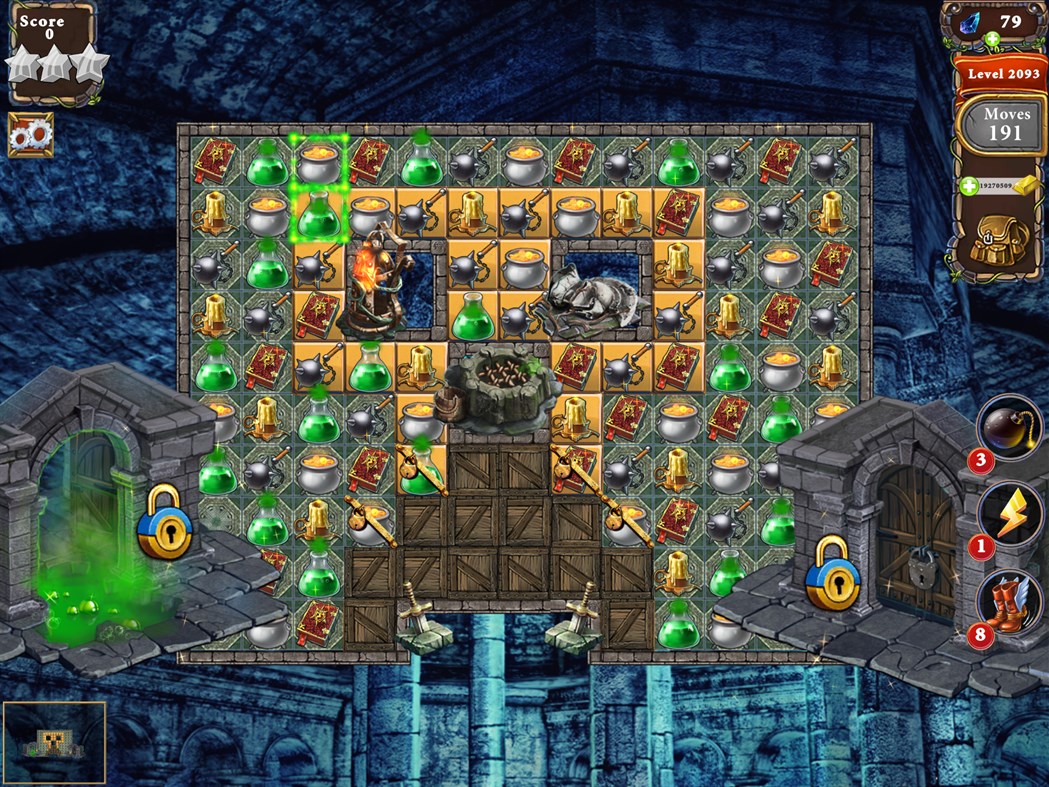Screen dimensions: 1049x787
Task: Use the lightning bolt booster
Action: coord(1008,512)
